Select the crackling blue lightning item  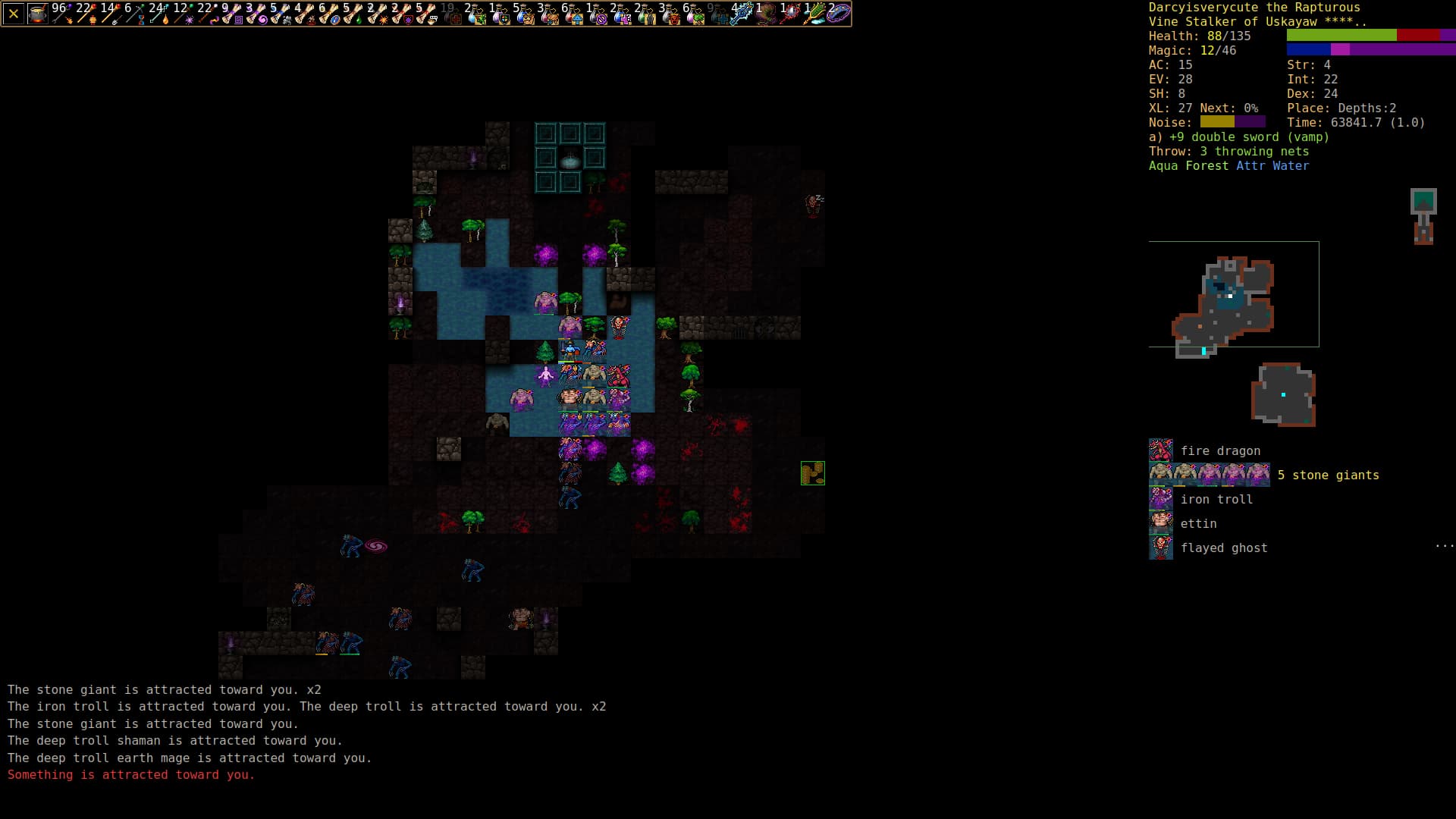[741, 14]
